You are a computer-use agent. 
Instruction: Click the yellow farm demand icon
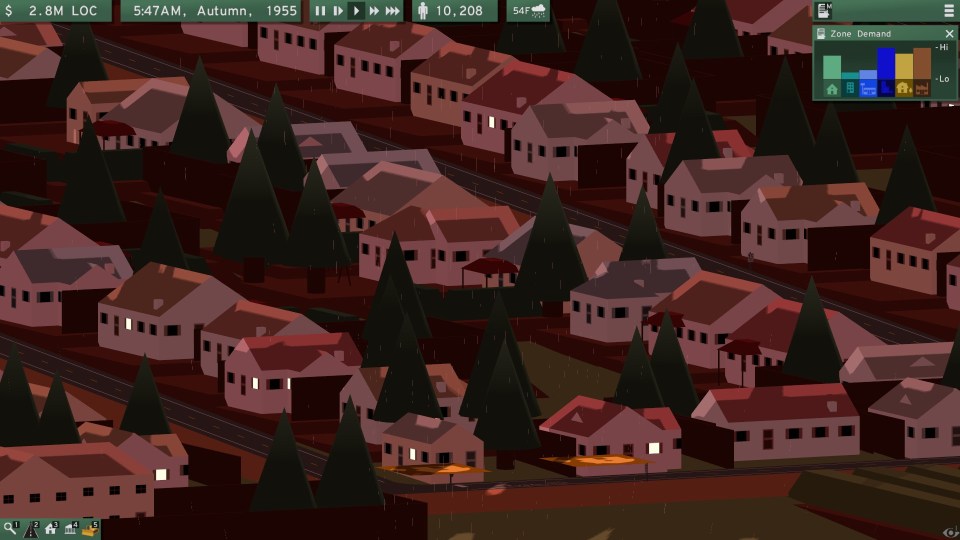point(903,89)
